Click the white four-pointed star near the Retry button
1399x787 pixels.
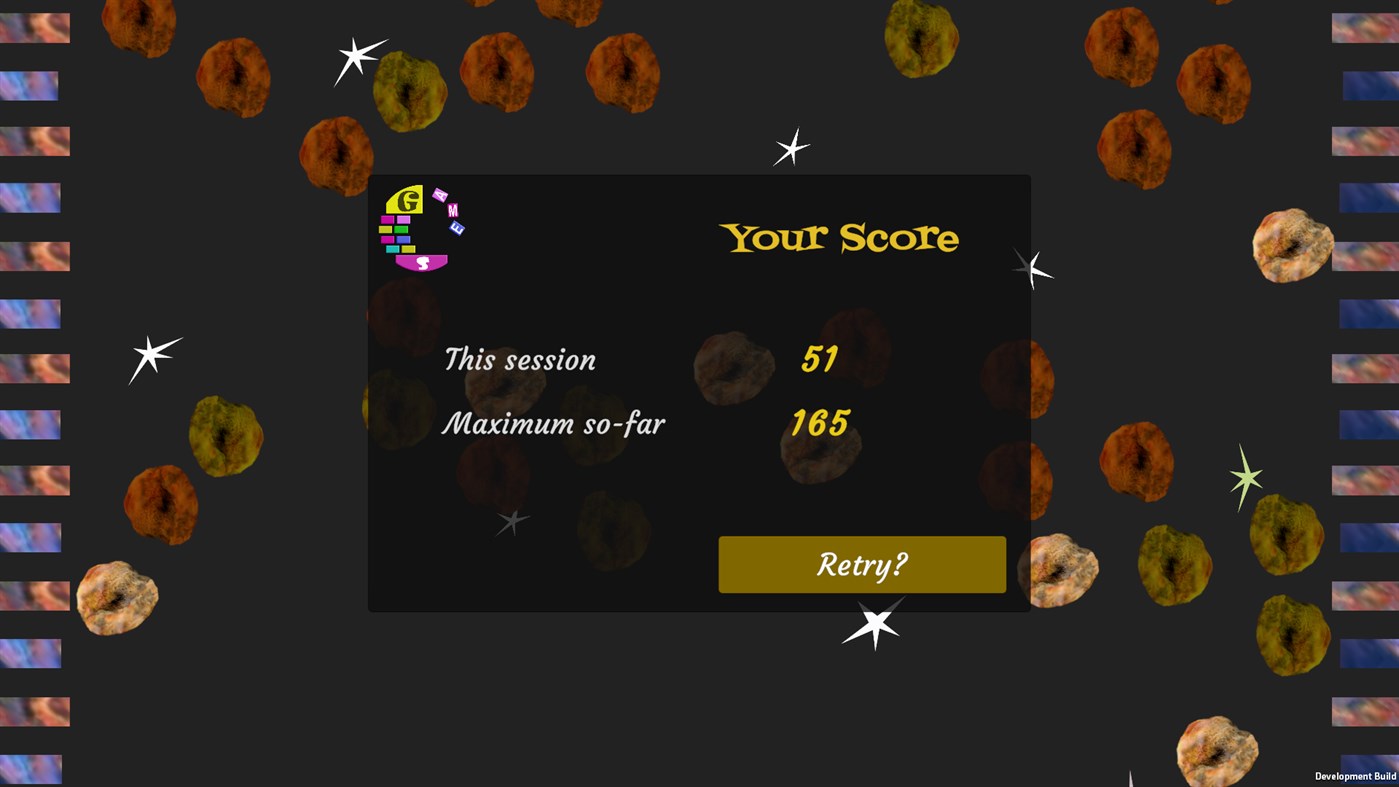tap(873, 623)
